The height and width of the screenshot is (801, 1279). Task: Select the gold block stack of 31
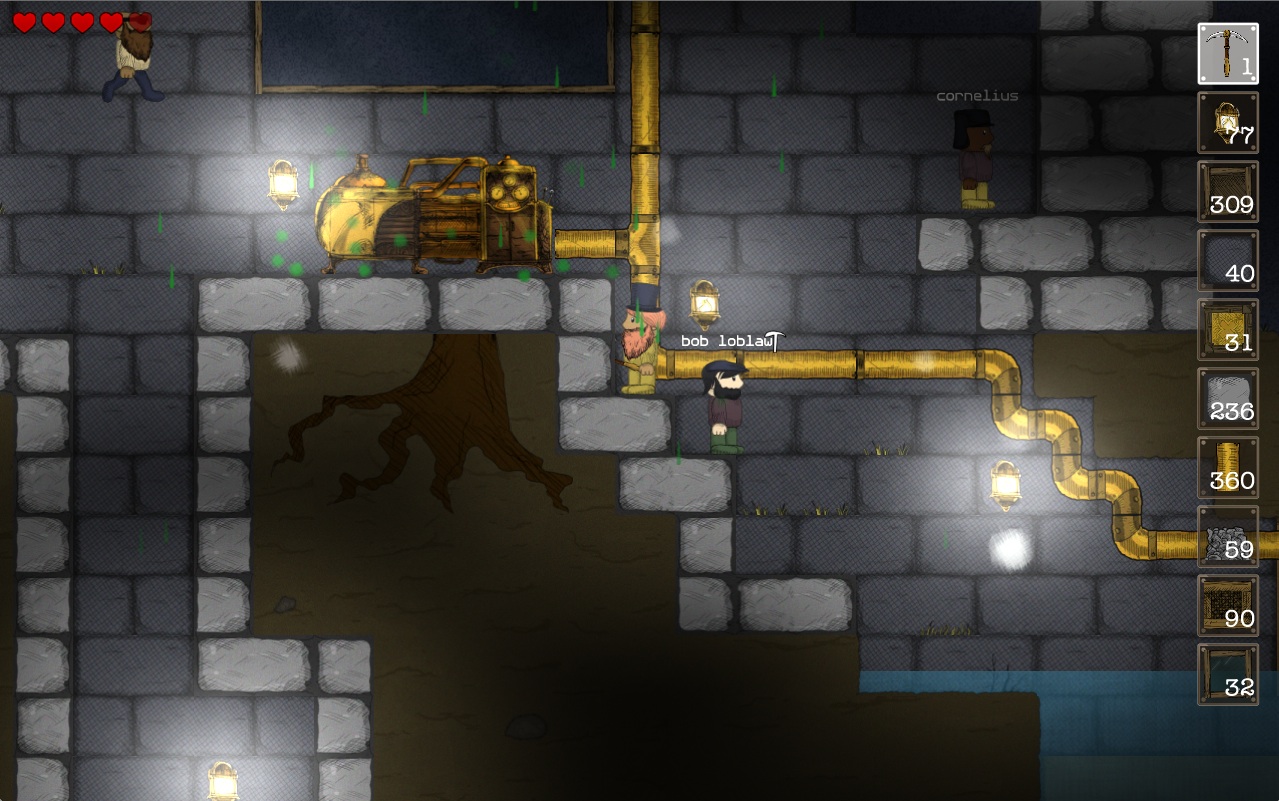pyautogui.click(x=1228, y=330)
